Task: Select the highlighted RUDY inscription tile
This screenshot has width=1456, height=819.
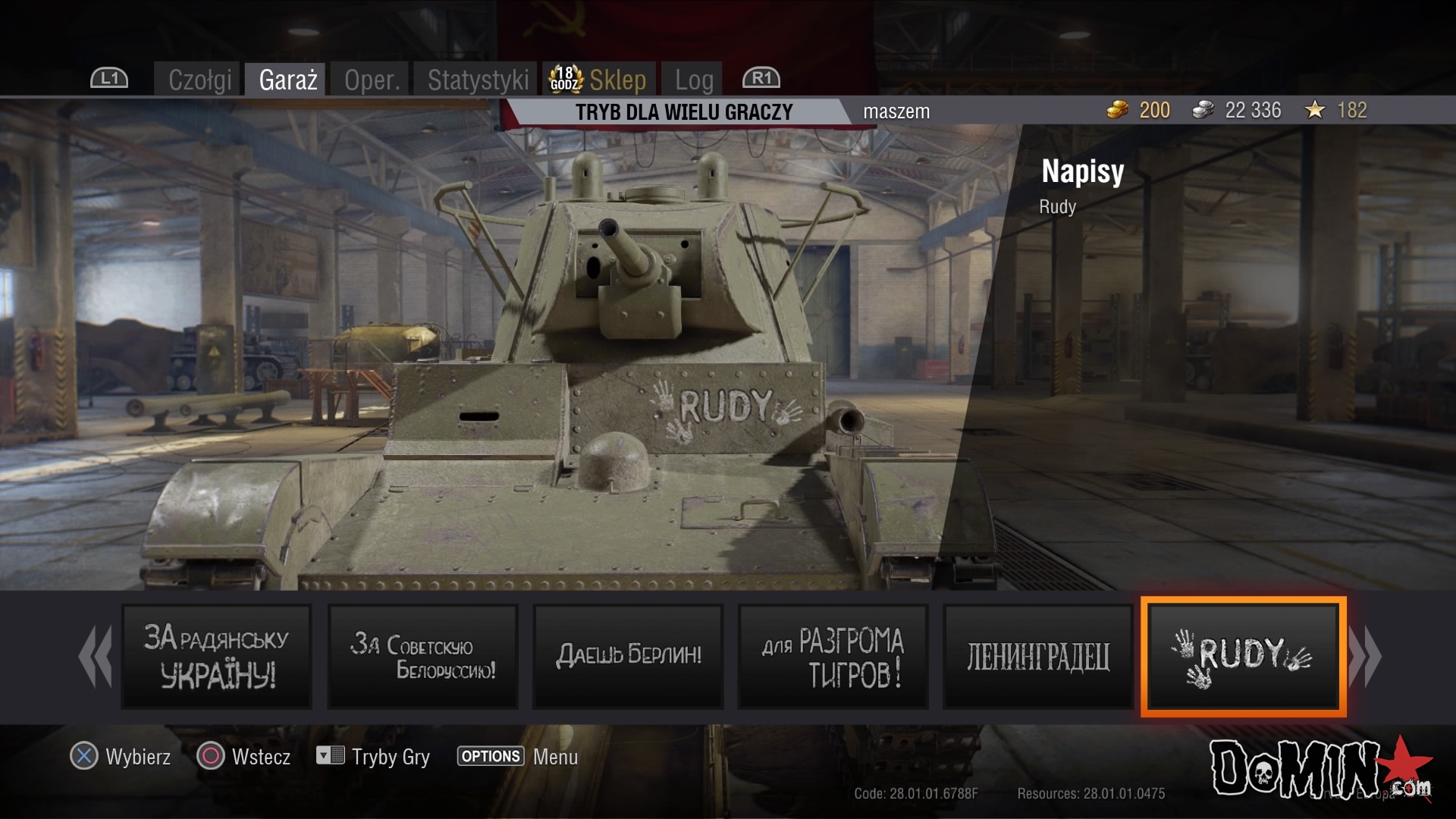Action: point(1243,657)
